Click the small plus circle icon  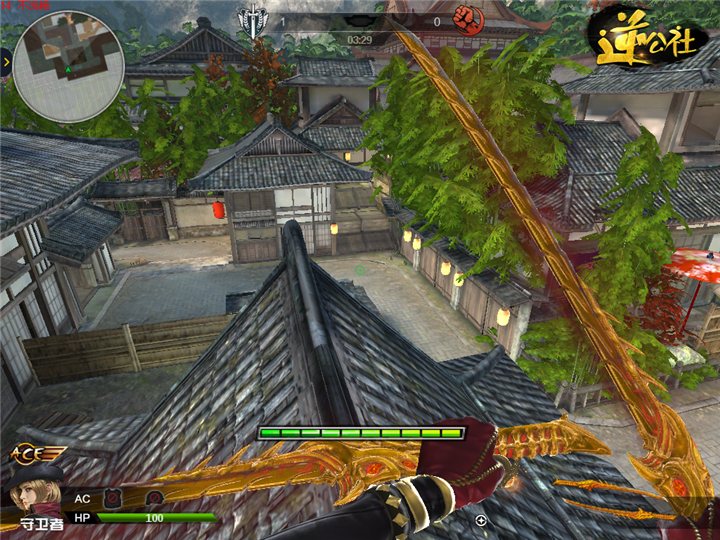(481, 520)
